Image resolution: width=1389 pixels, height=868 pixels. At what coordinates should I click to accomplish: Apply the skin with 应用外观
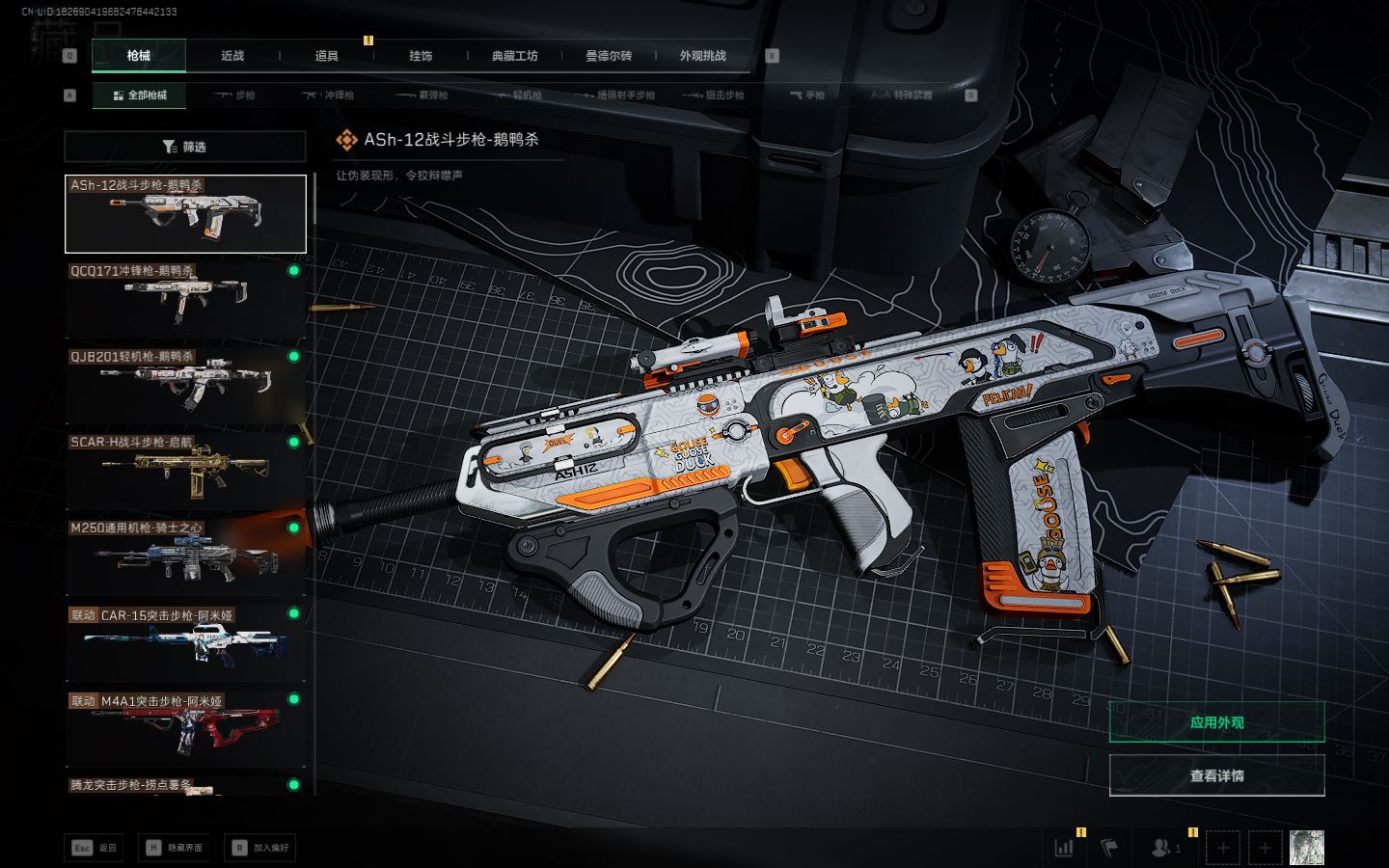tap(1216, 722)
